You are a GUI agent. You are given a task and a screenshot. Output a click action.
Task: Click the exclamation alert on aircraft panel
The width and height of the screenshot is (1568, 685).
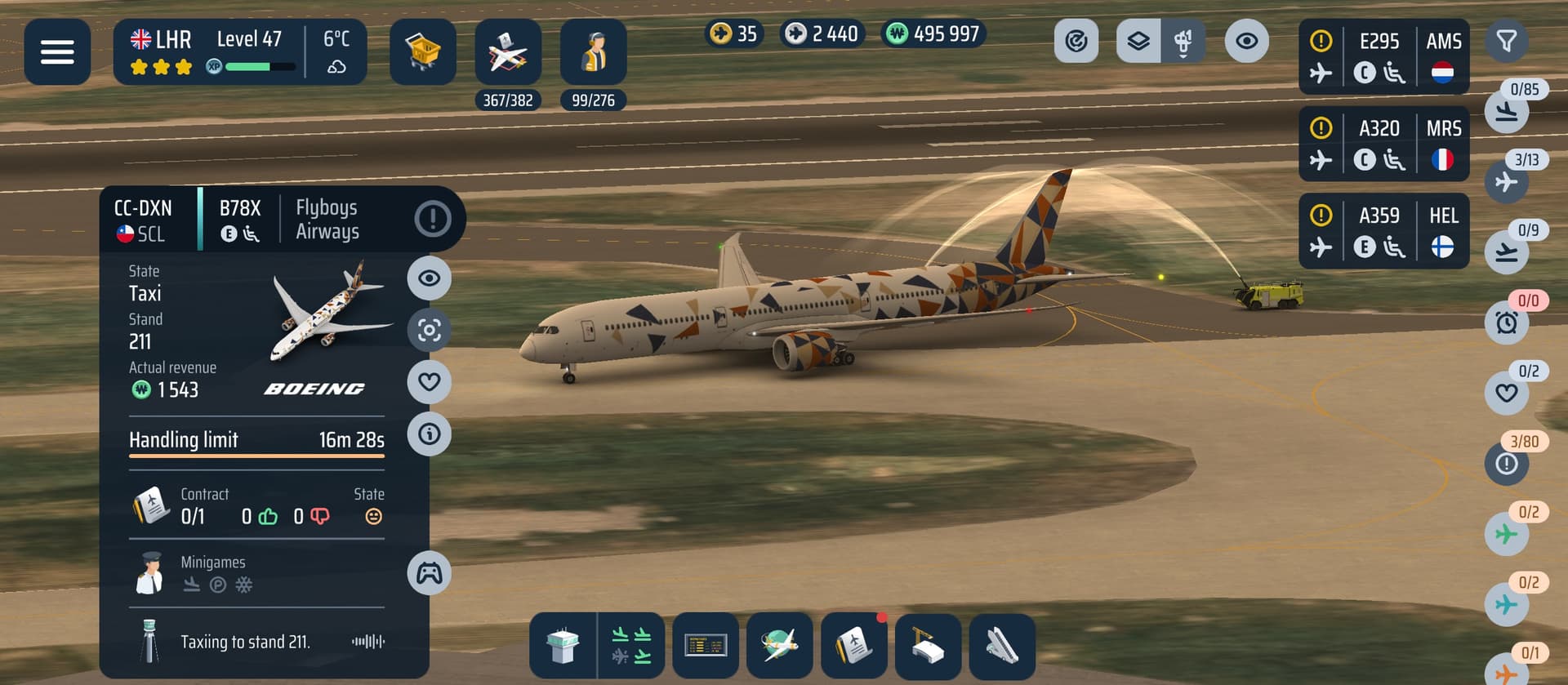pyautogui.click(x=433, y=219)
